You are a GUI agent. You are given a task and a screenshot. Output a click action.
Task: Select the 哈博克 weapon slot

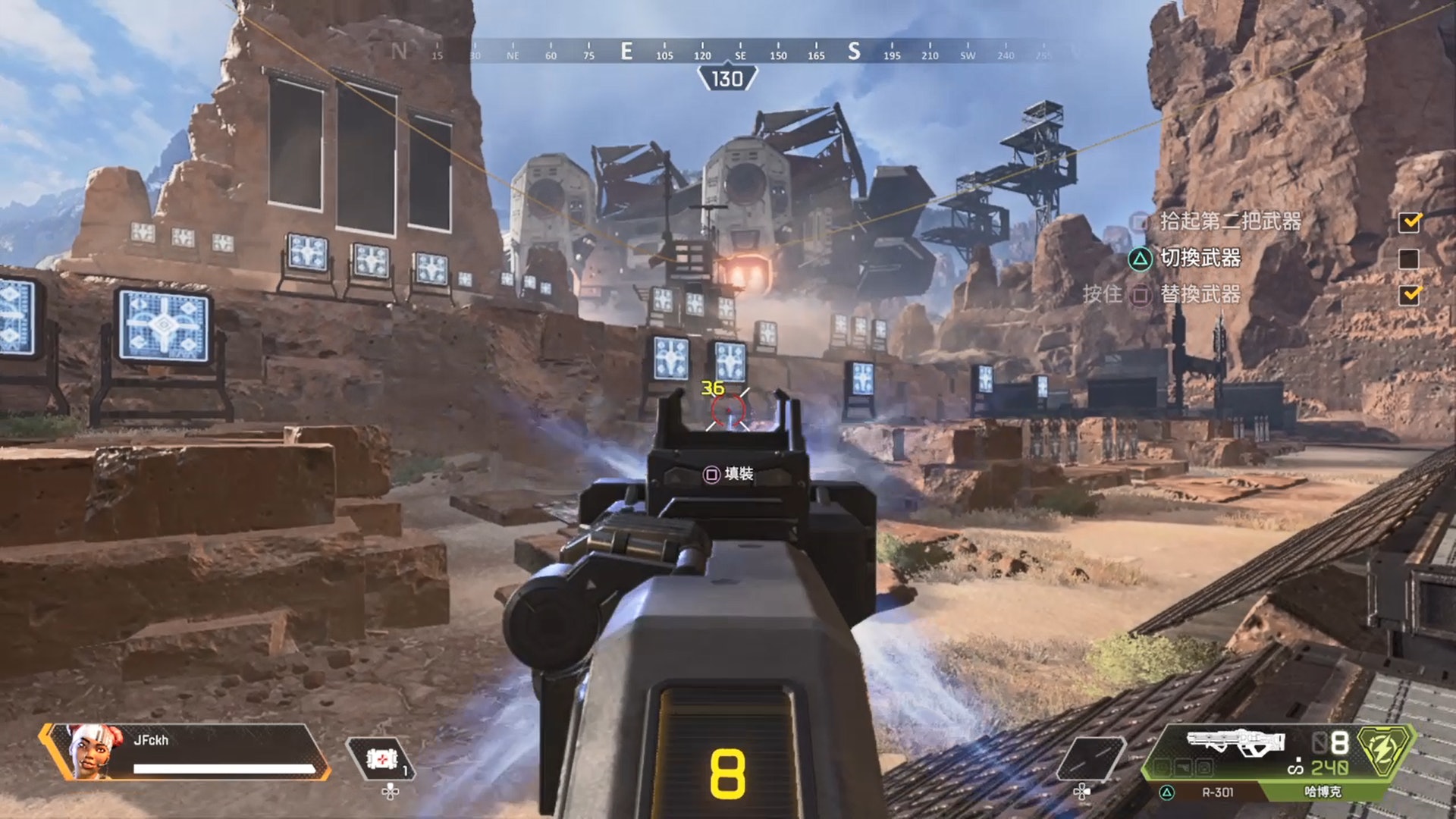1323,792
